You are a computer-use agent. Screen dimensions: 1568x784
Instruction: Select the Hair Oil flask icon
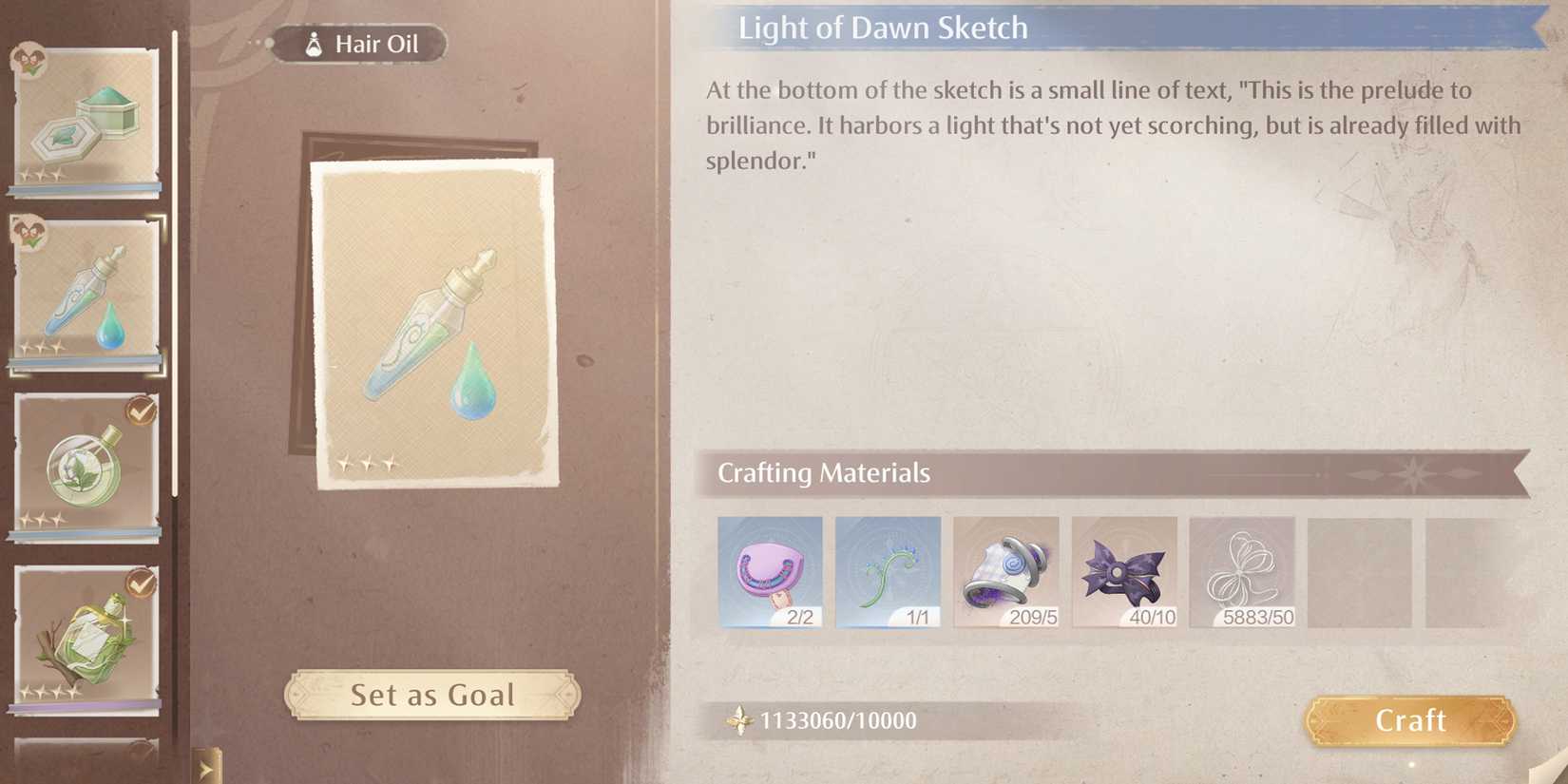(x=313, y=42)
